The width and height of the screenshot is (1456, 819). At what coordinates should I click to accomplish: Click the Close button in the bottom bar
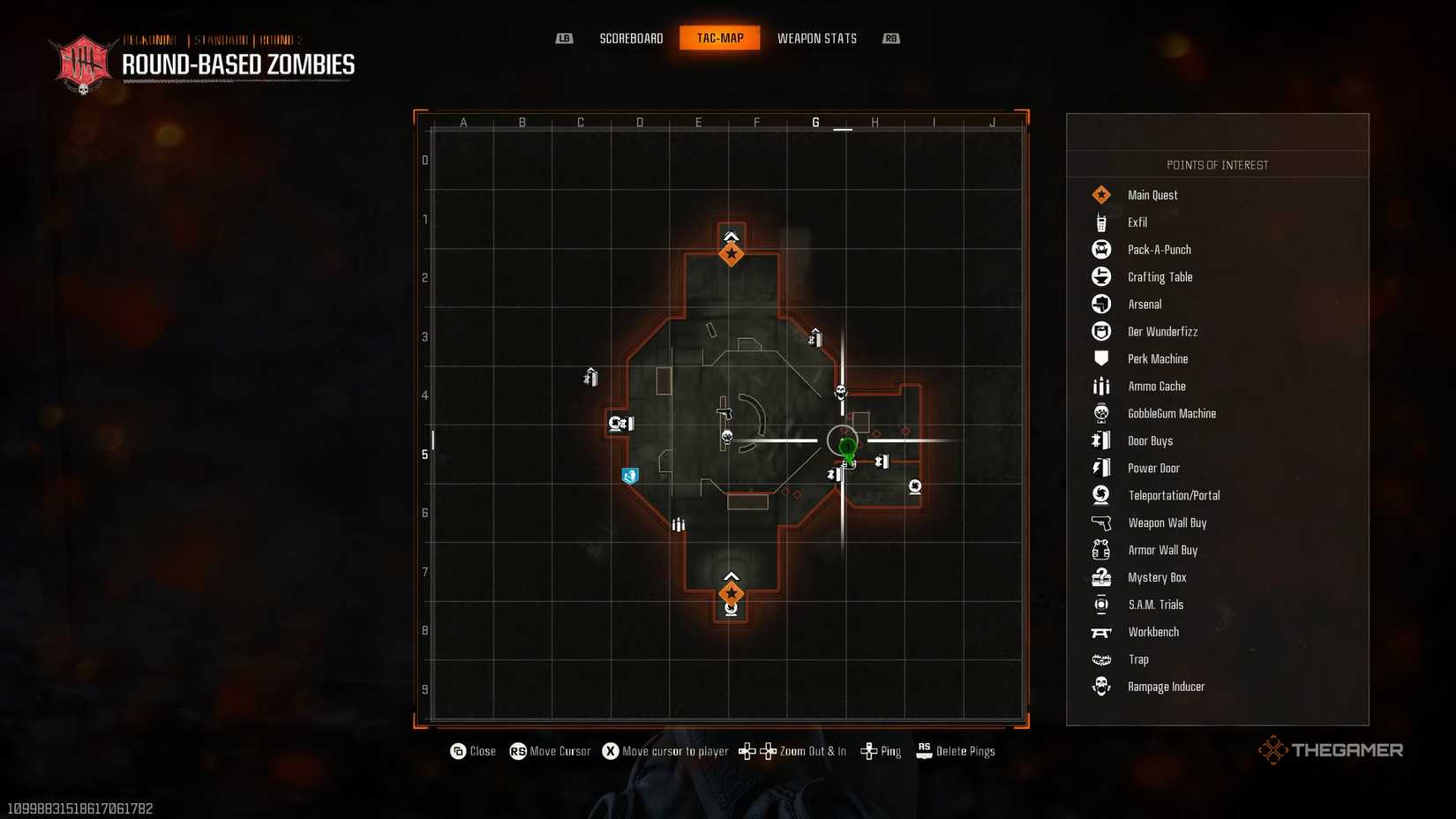coord(473,751)
